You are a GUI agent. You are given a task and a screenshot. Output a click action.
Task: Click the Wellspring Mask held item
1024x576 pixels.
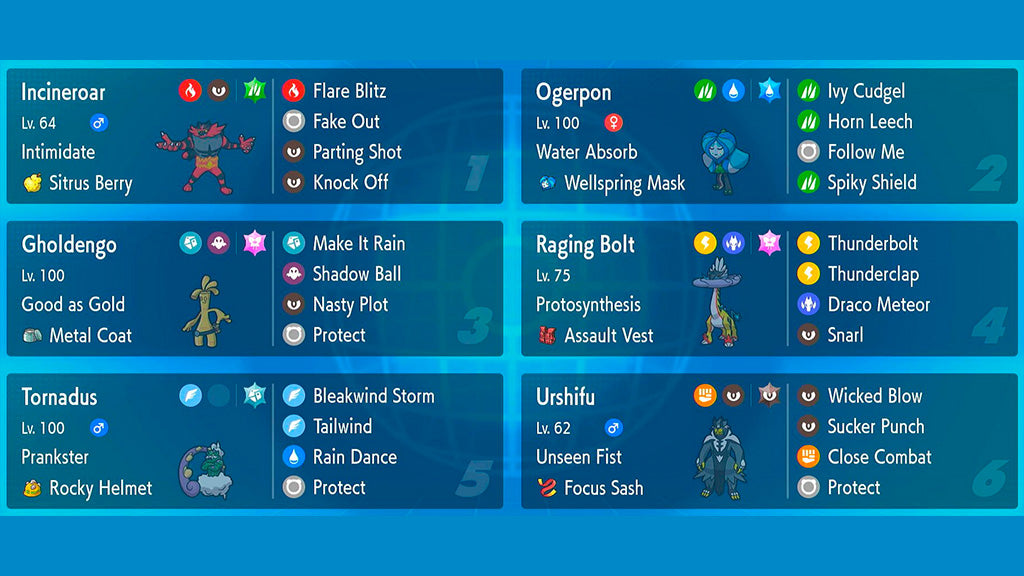pos(624,183)
